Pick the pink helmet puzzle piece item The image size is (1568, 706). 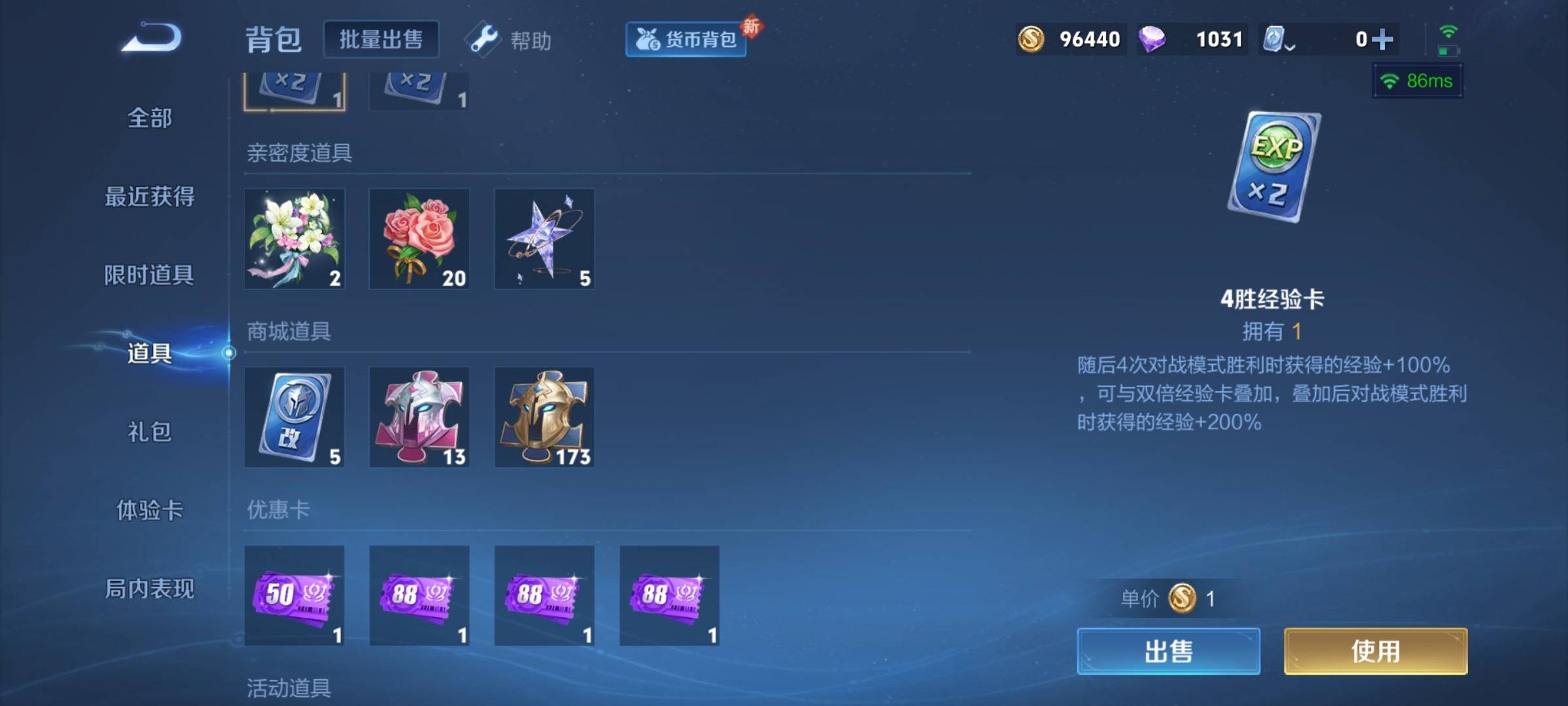tap(419, 417)
